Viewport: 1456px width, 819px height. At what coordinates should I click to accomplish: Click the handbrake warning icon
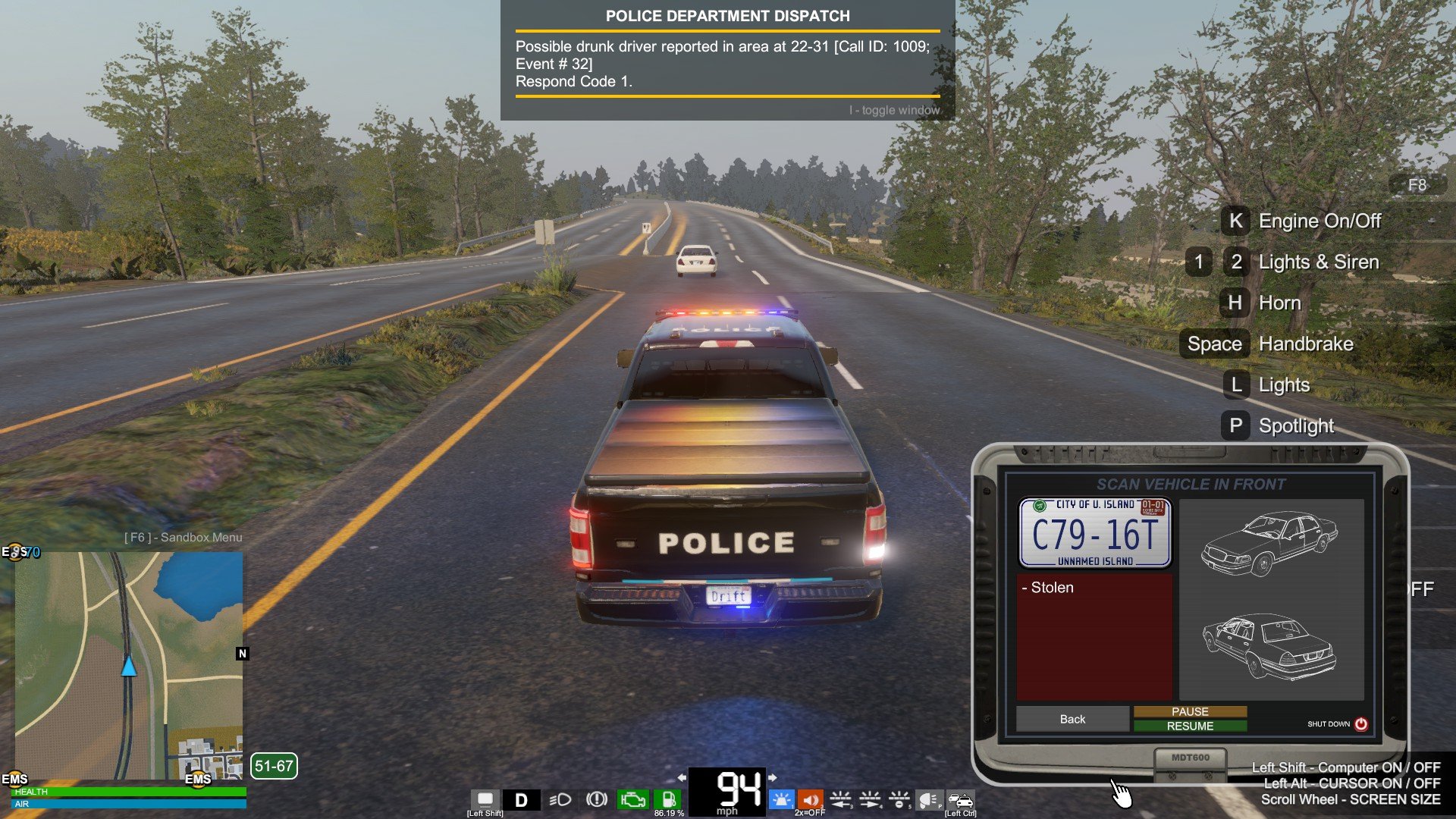point(597,799)
